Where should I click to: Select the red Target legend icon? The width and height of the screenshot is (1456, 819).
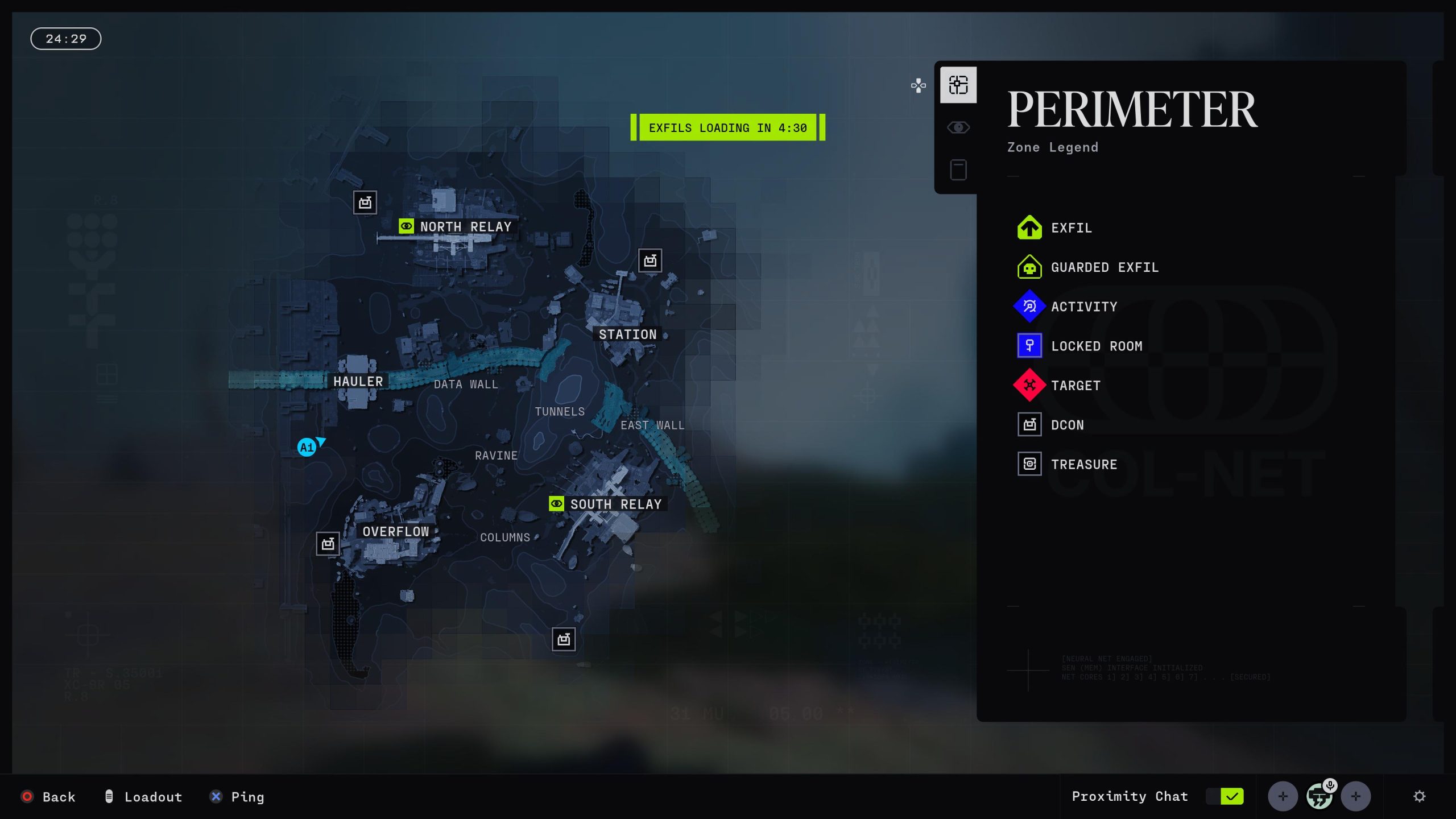(1029, 385)
